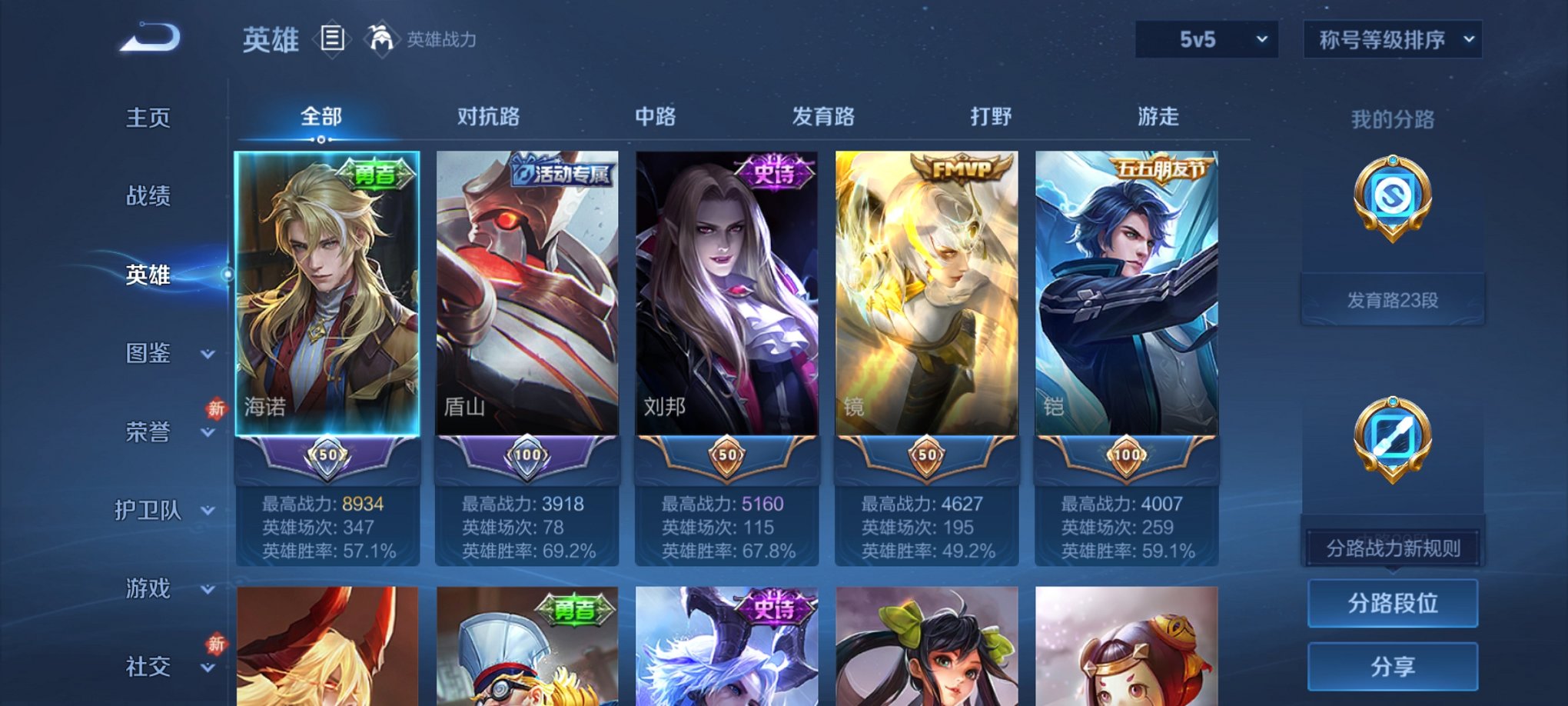Select 战绩 in the sidebar

pos(151,197)
